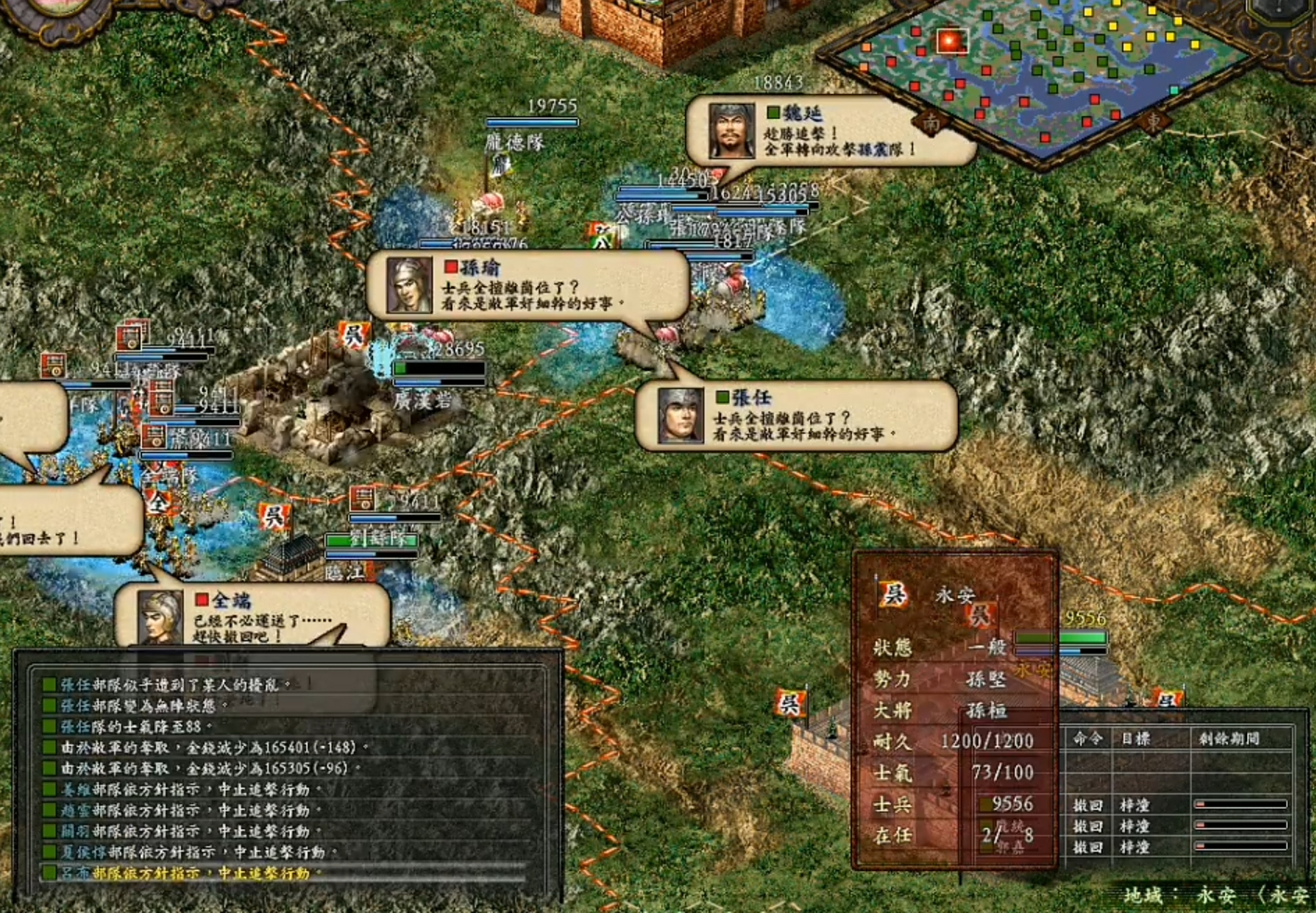Click the 南 direction plaque on minimap frame
Viewport: 1316px width, 913px height.
tap(932, 123)
